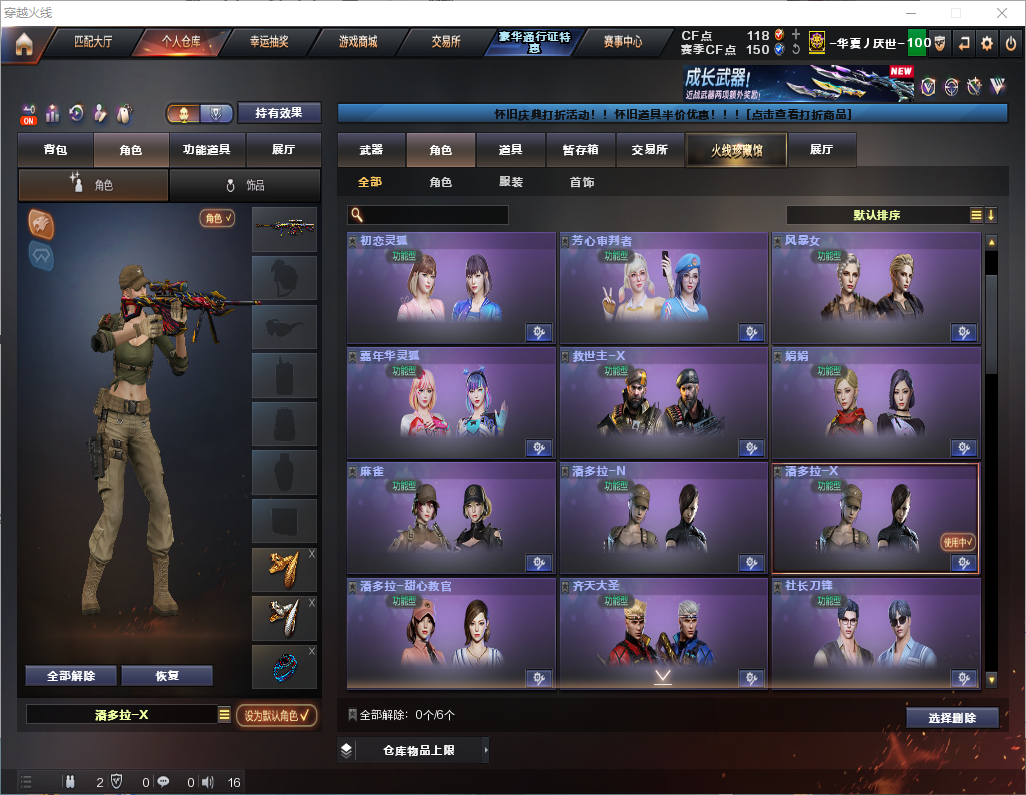
Task: Select the 饰品 accessories sub-tab
Action: (x=245, y=185)
